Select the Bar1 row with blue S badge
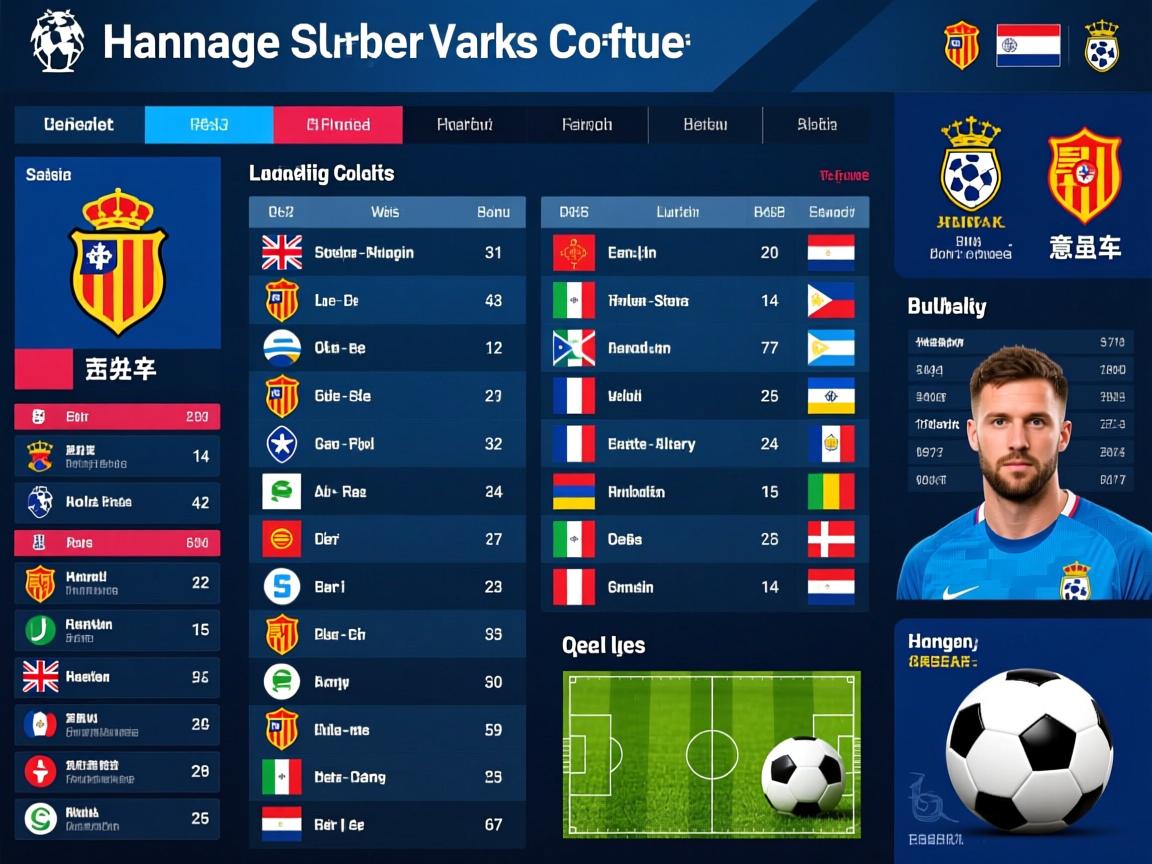This screenshot has width=1152, height=864. click(387, 587)
